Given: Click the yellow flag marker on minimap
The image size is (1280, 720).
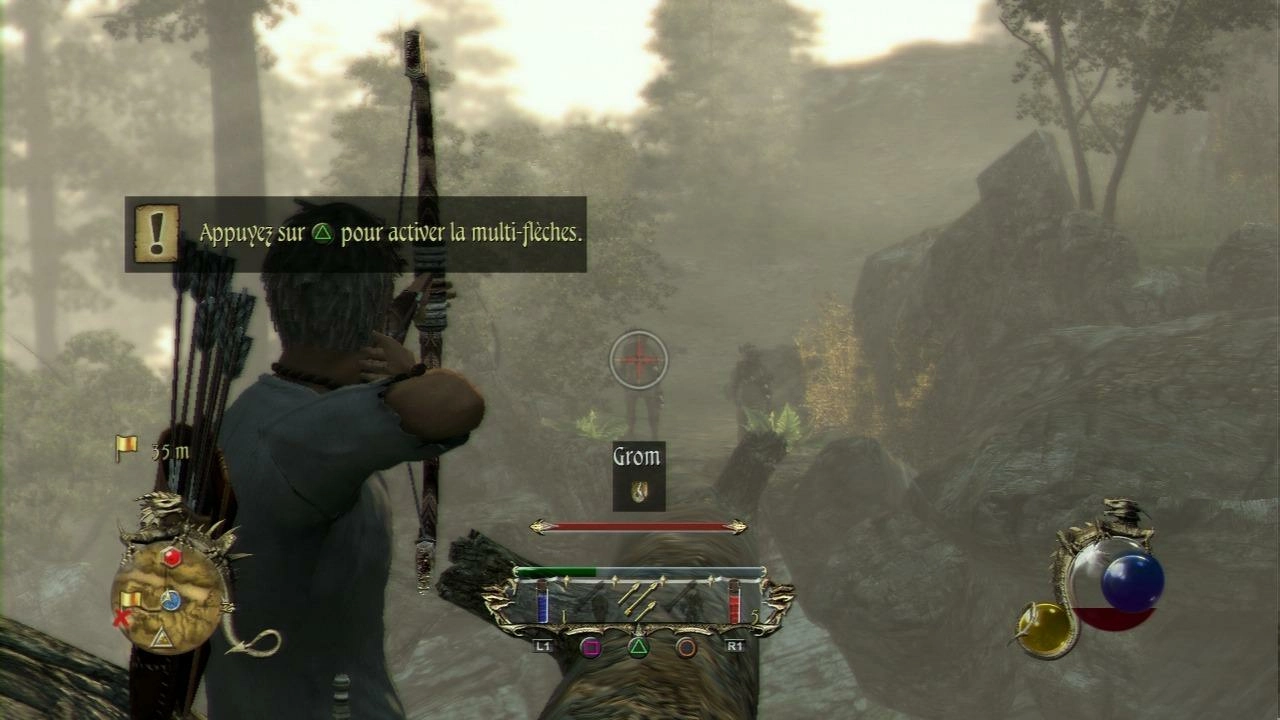Looking at the screenshot, I should (131, 599).
